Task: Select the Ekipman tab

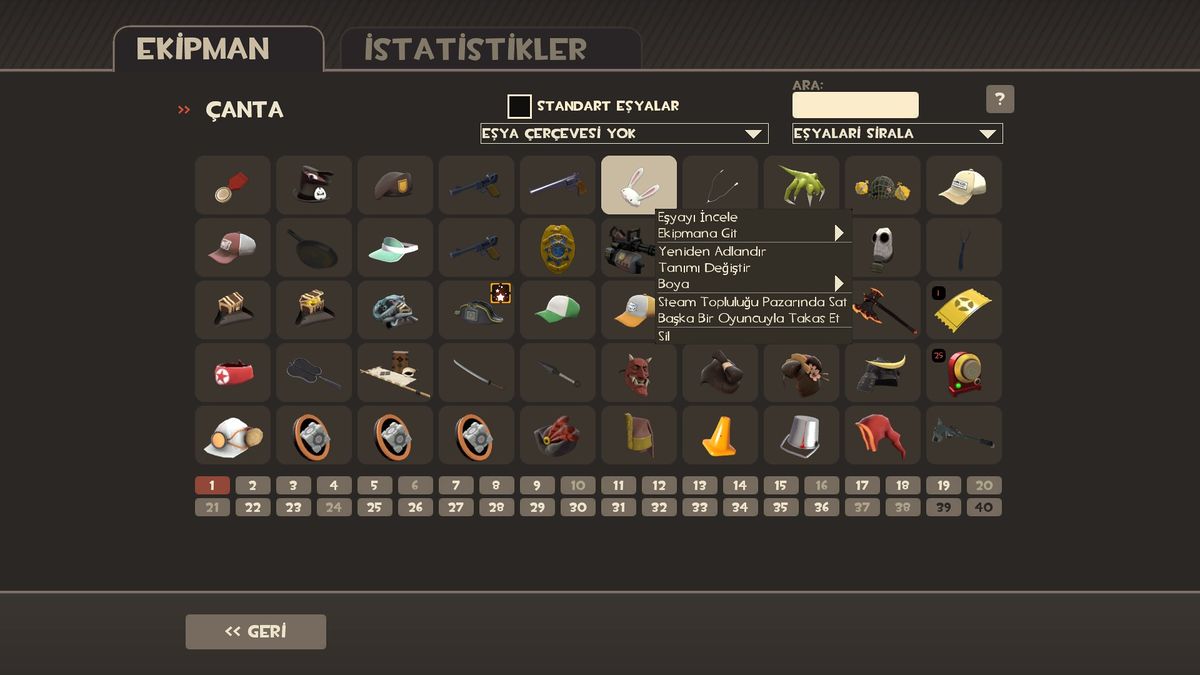Action: pos(218,49)
